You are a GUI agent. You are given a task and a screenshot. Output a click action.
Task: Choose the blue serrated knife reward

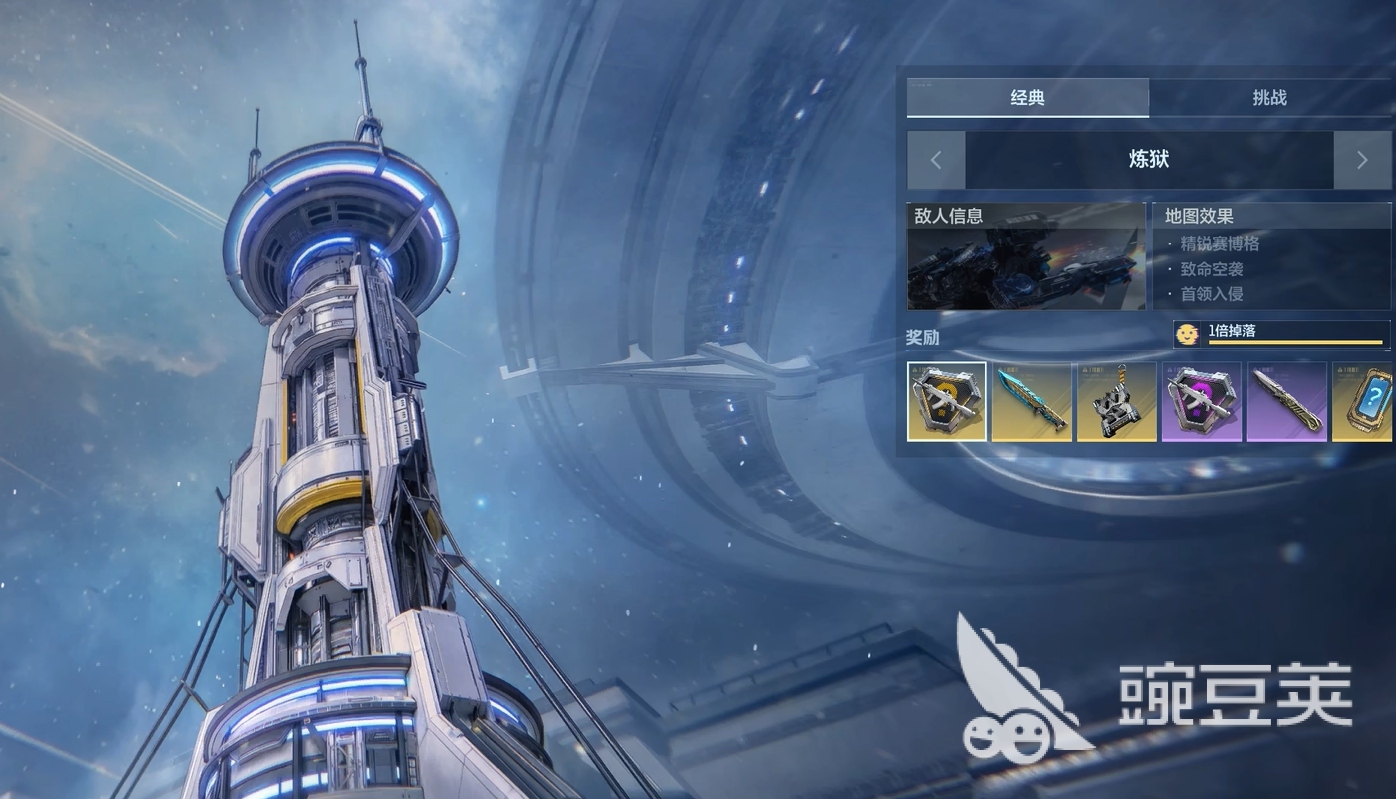pyautogui.click(x=1031, y=401)
